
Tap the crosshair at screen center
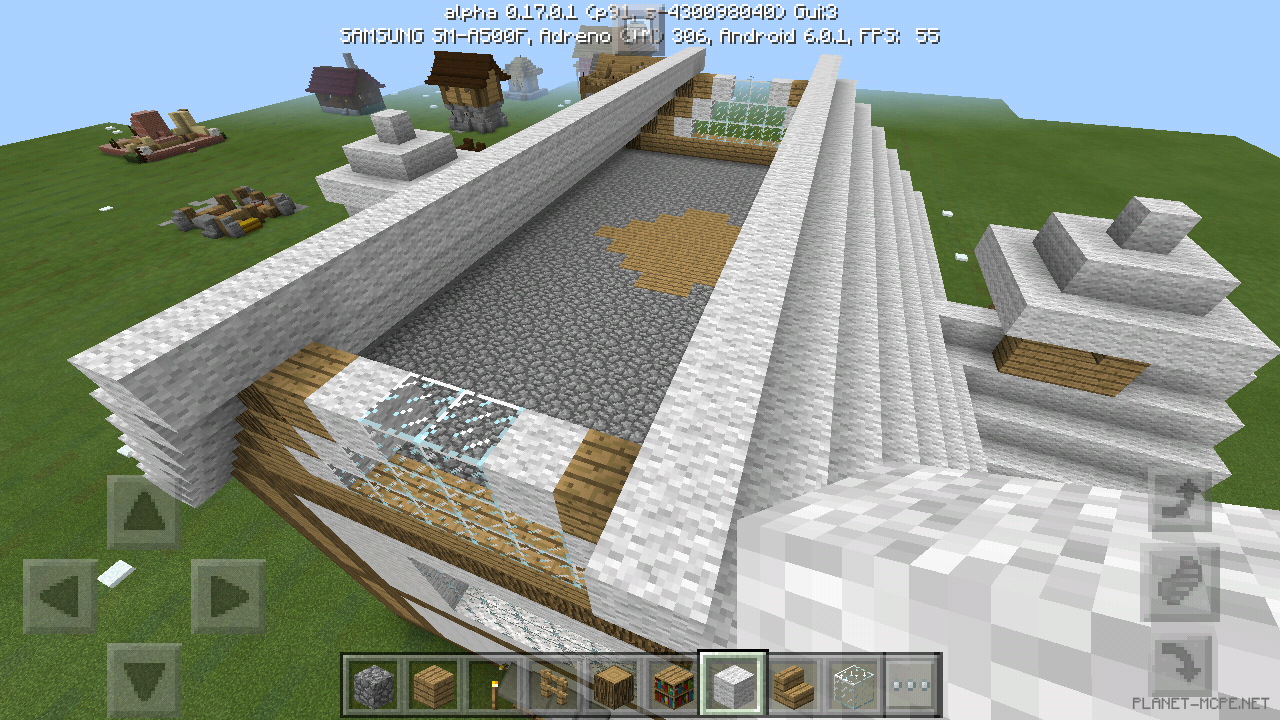click(x=640, y=360)
